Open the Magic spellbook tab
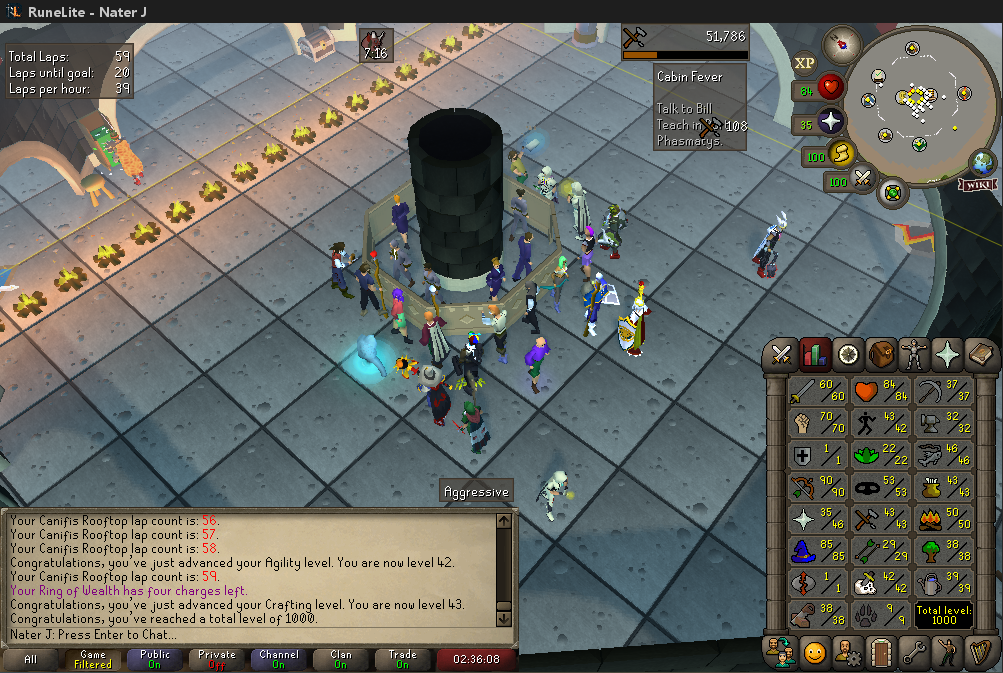This screenshot has height=673, width=1003. [979, 354]
